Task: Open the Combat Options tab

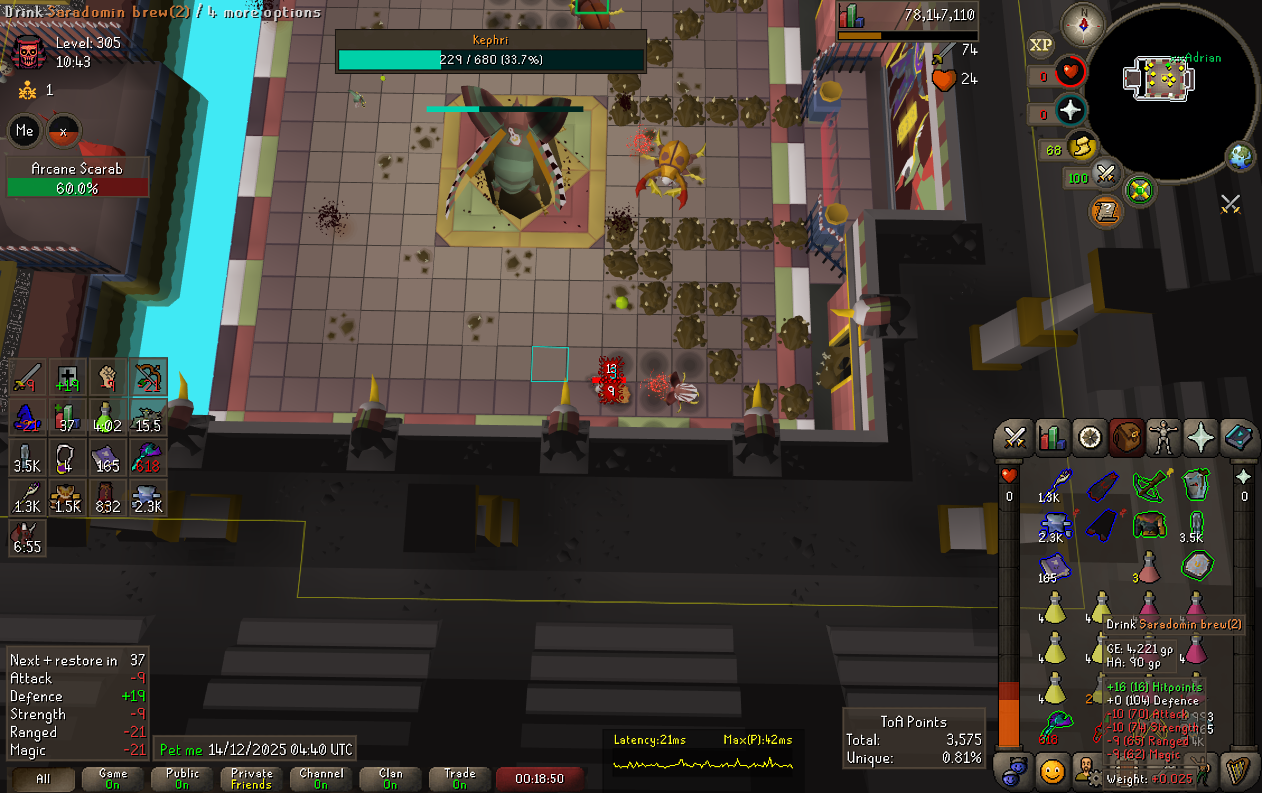Action: [x=1014, y=437]
